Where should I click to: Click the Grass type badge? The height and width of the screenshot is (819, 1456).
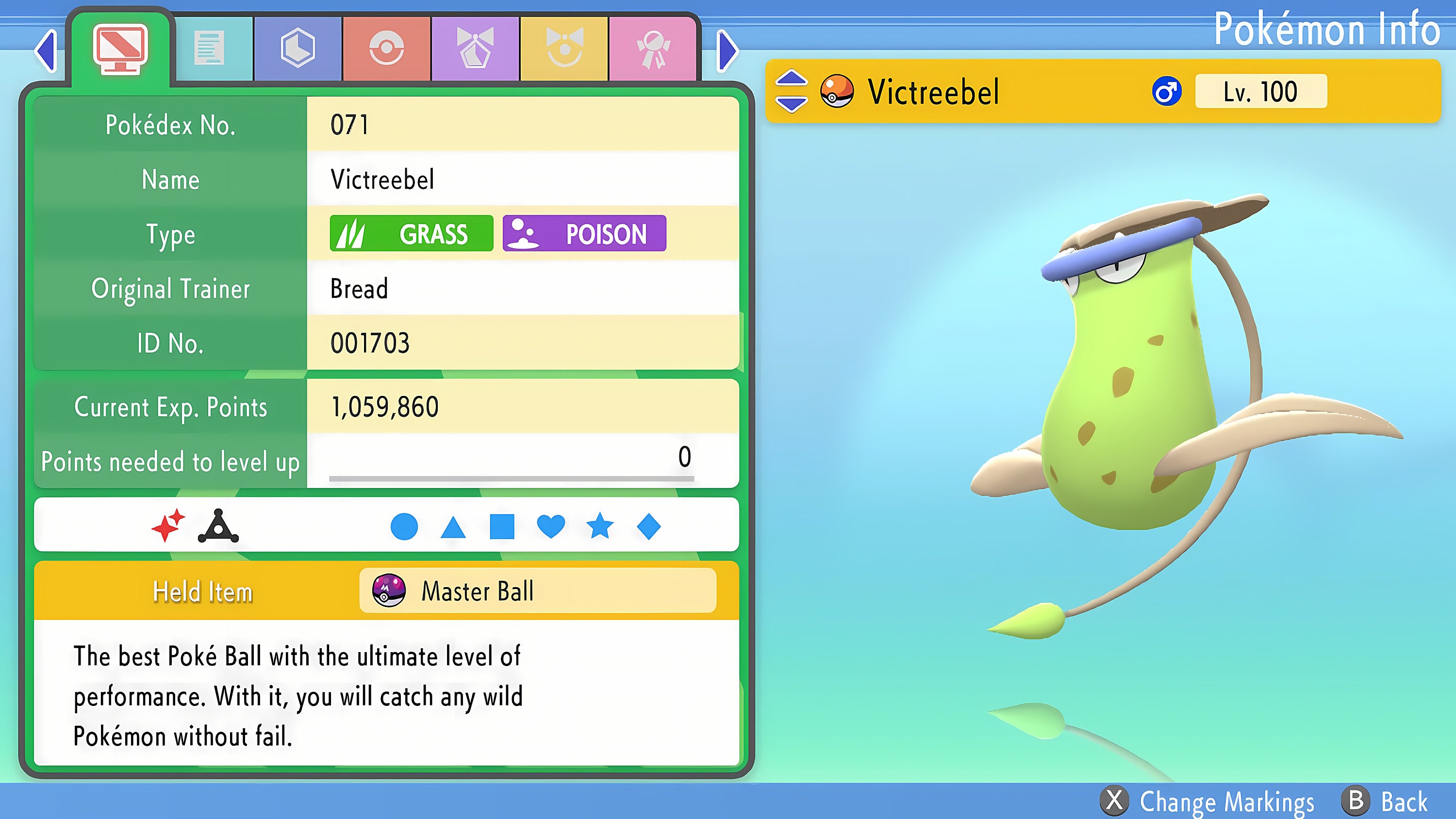pyautogui.click(x=412, y=233)
